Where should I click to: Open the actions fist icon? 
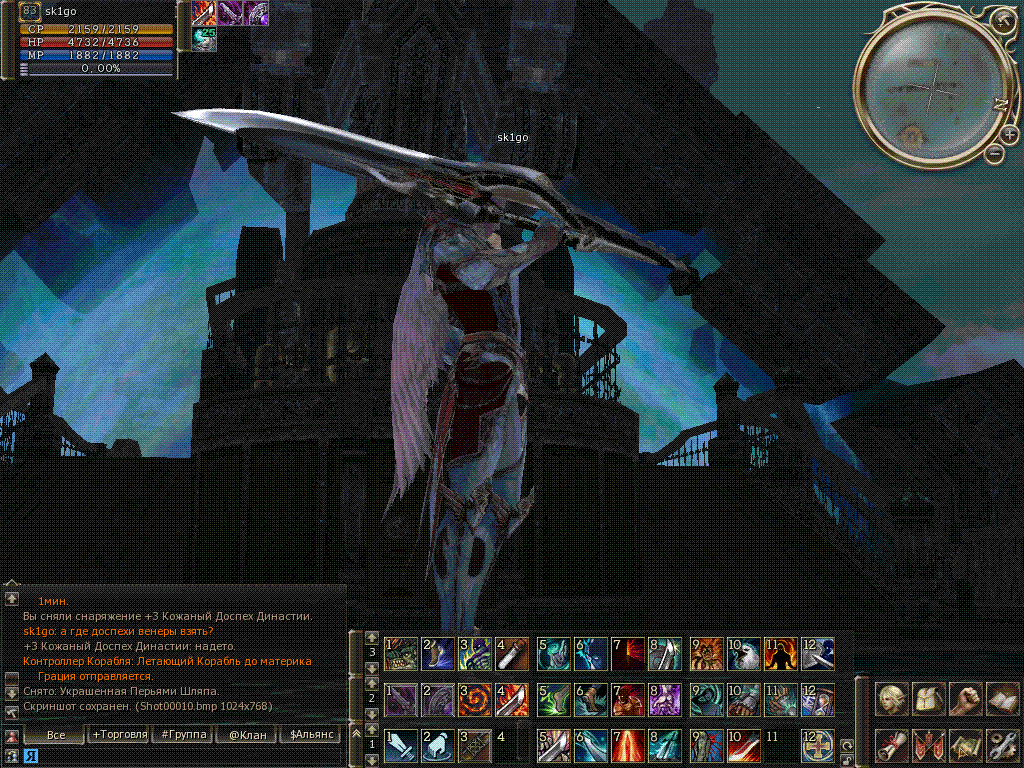965,699
